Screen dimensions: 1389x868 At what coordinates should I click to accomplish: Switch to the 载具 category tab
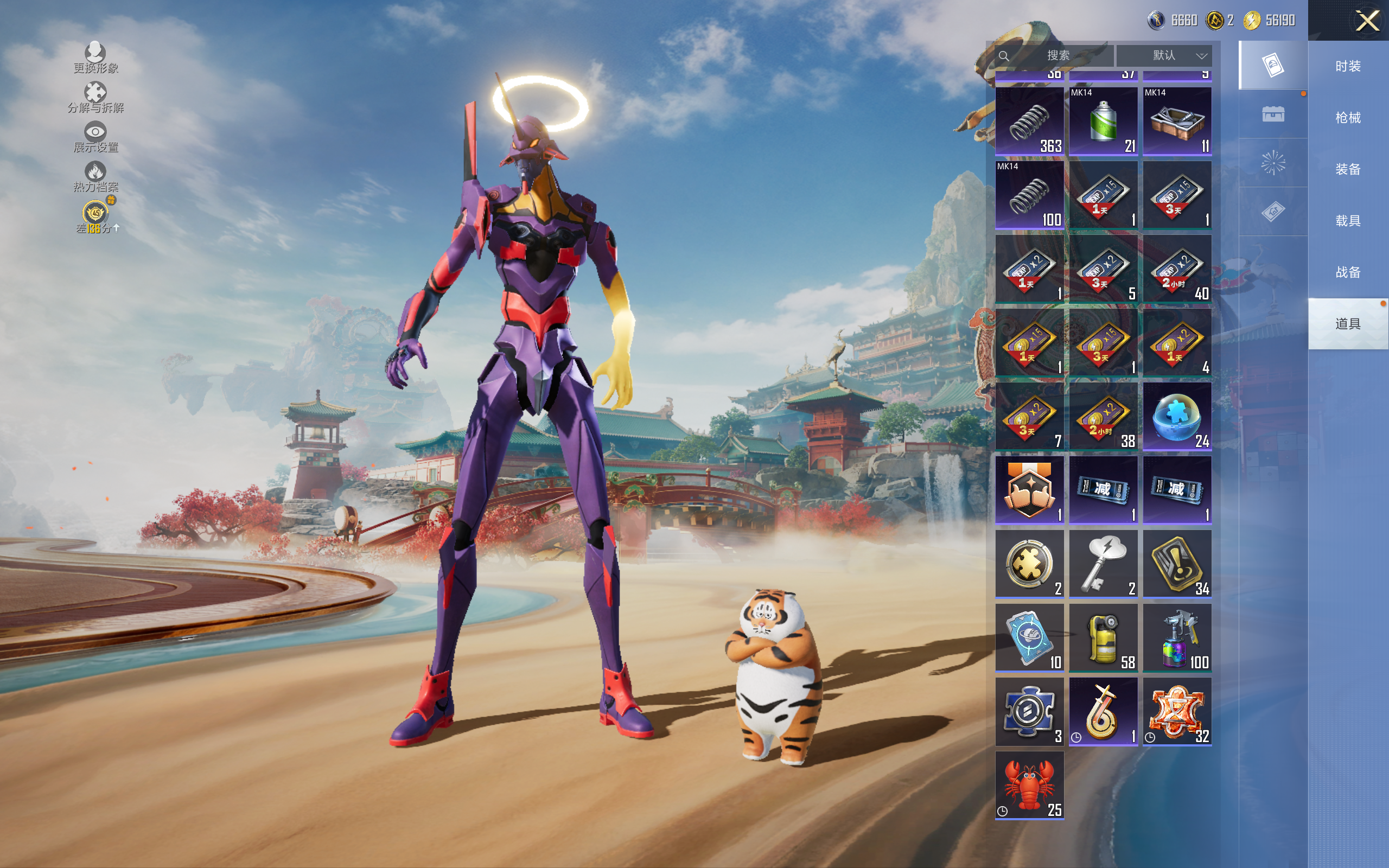(x=1347, y=221)
